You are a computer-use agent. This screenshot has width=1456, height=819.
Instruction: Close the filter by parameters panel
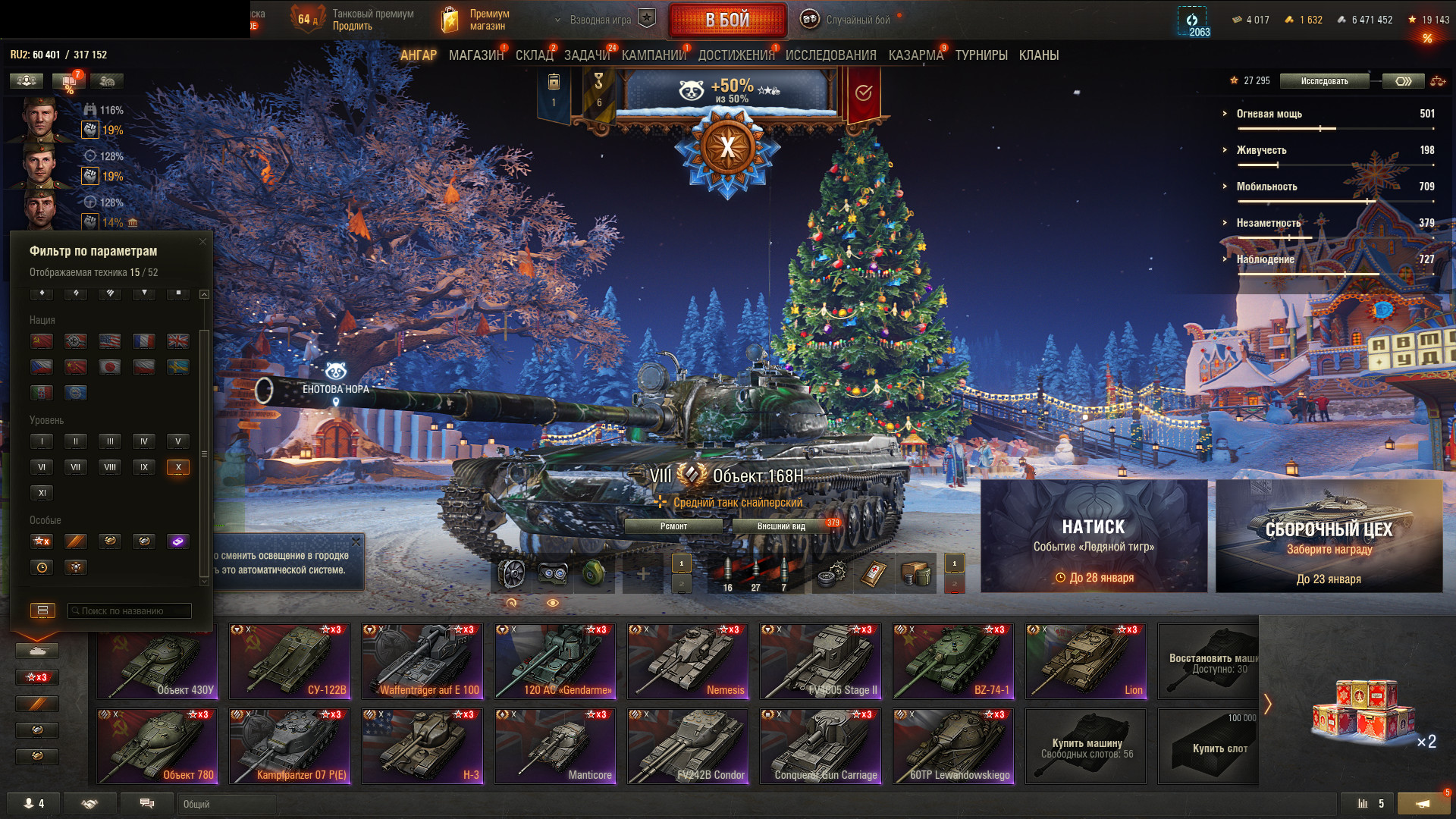point(202,242)
